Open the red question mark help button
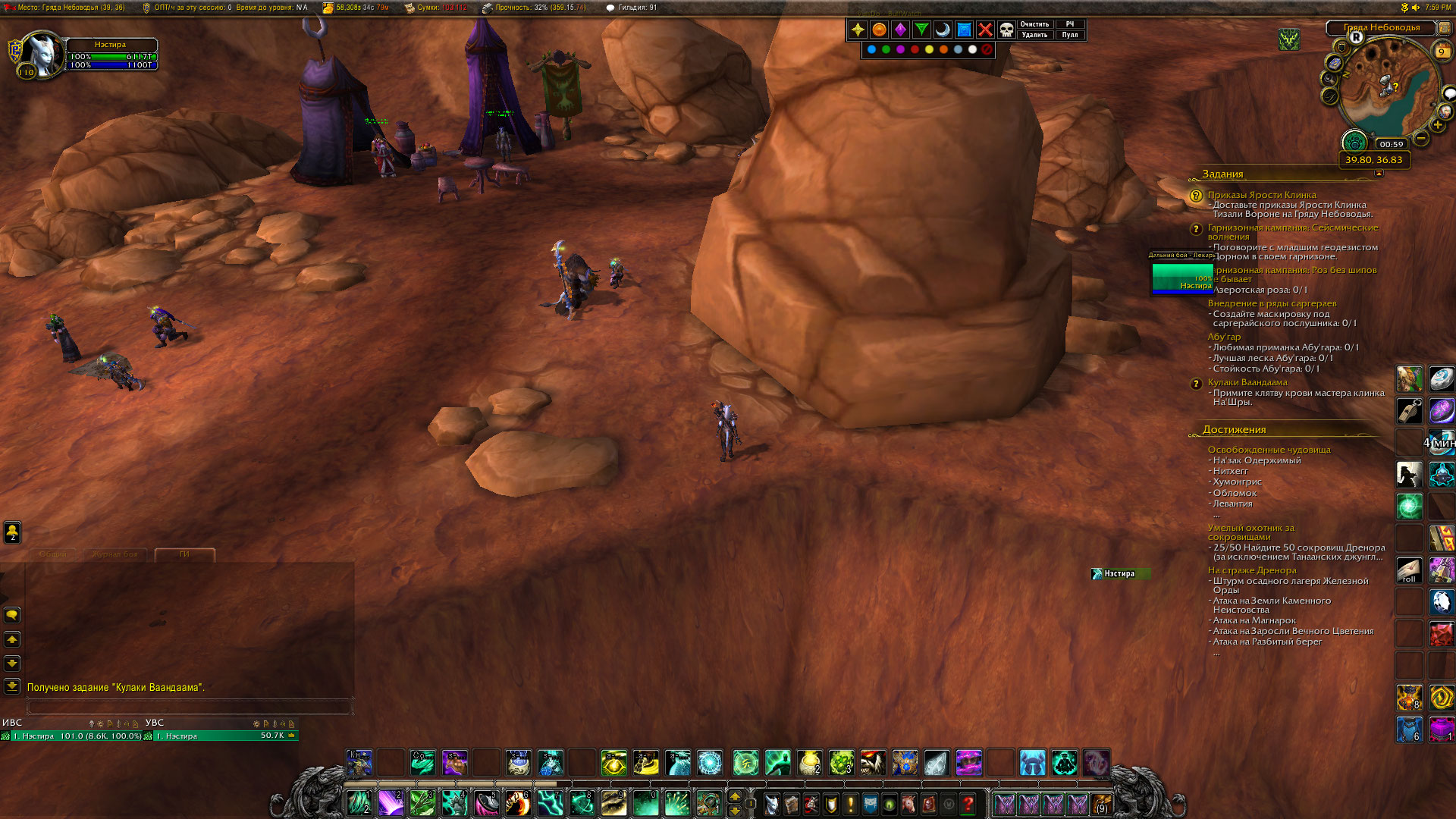The height and width of the screenshot is (819, 1456). (968, 804)
